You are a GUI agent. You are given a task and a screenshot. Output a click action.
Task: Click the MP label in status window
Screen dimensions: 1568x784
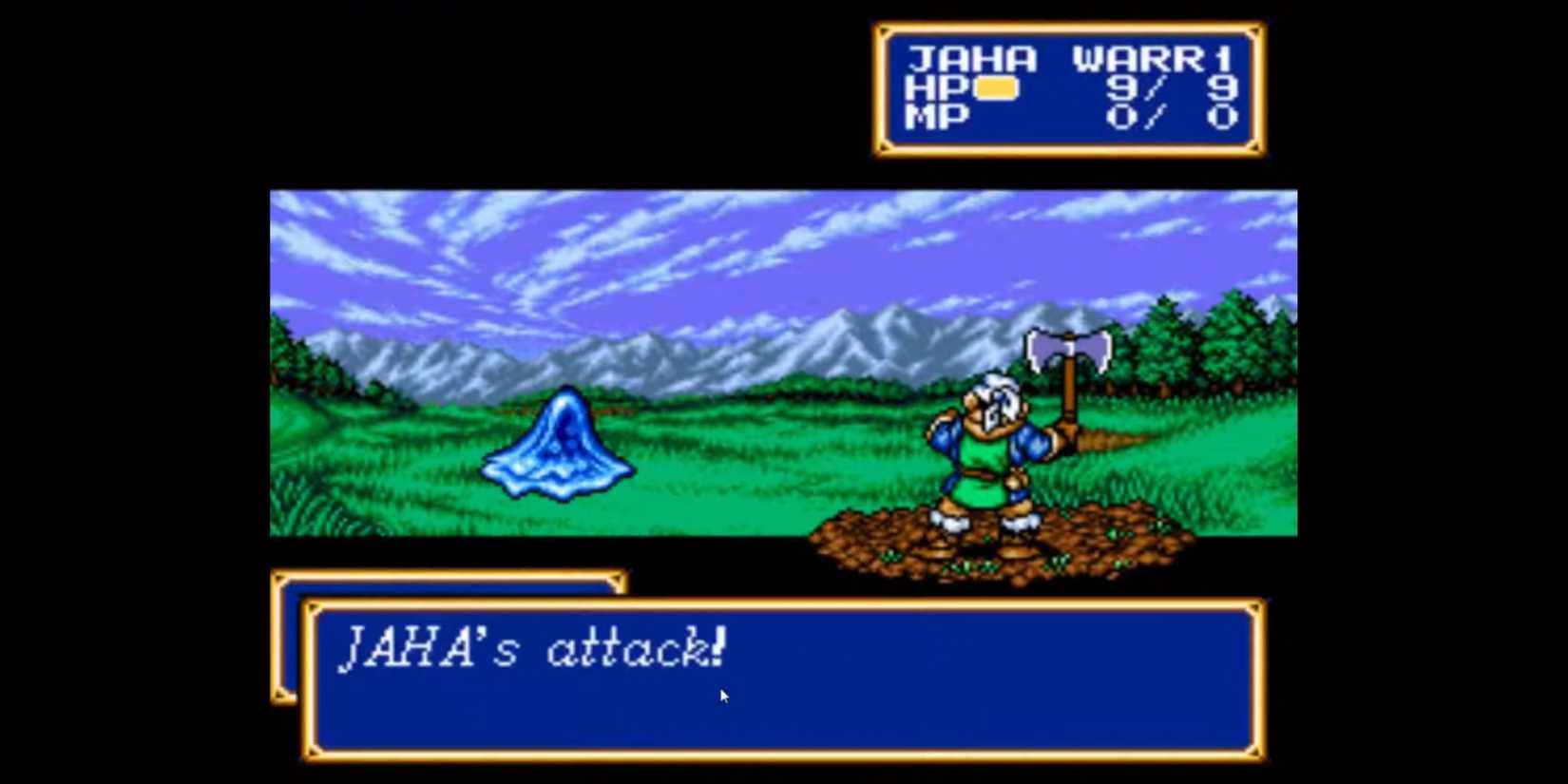pos(941,118)
